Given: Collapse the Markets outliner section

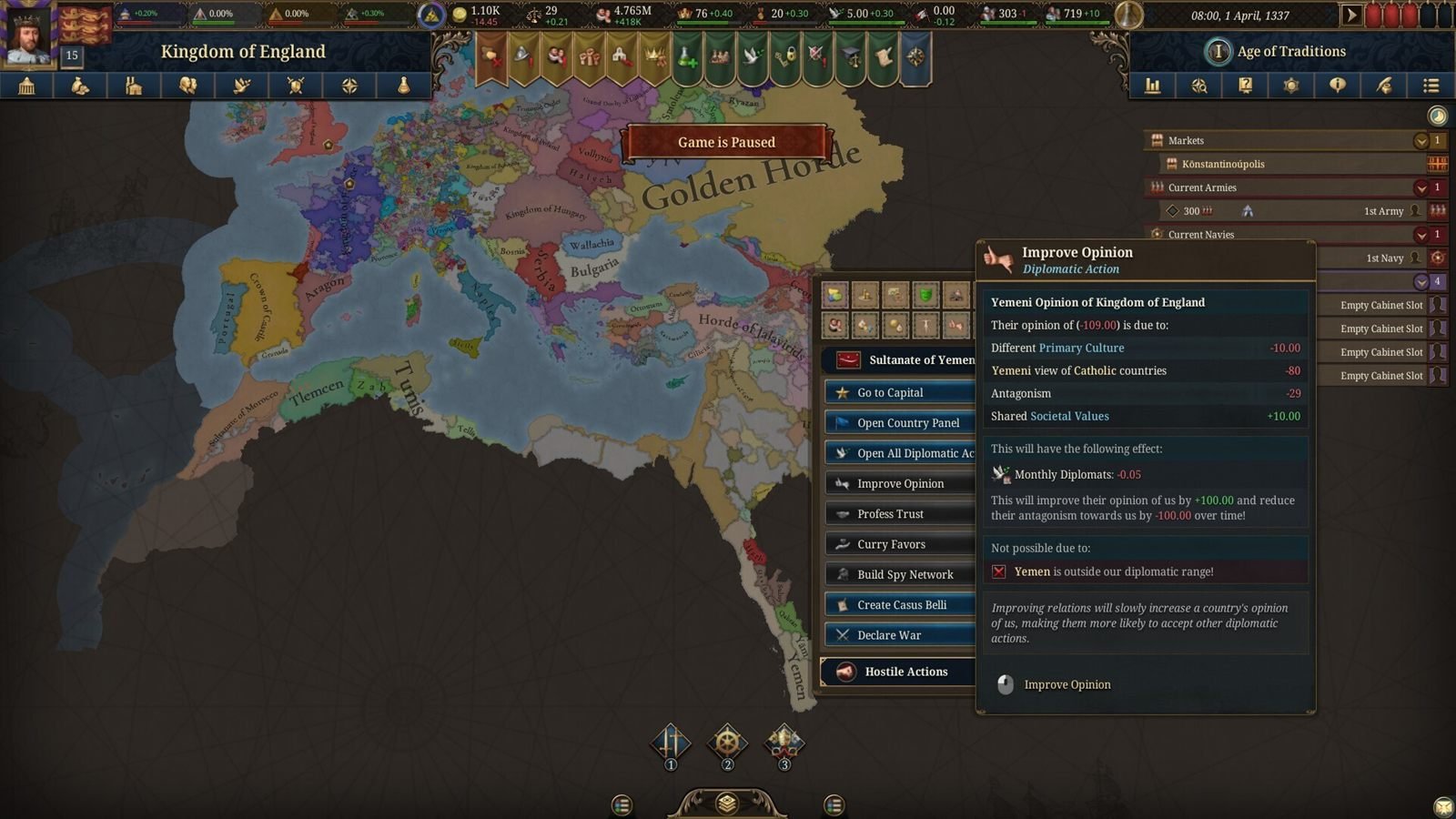Looking at the screenshot, I should click(1421, 141).
